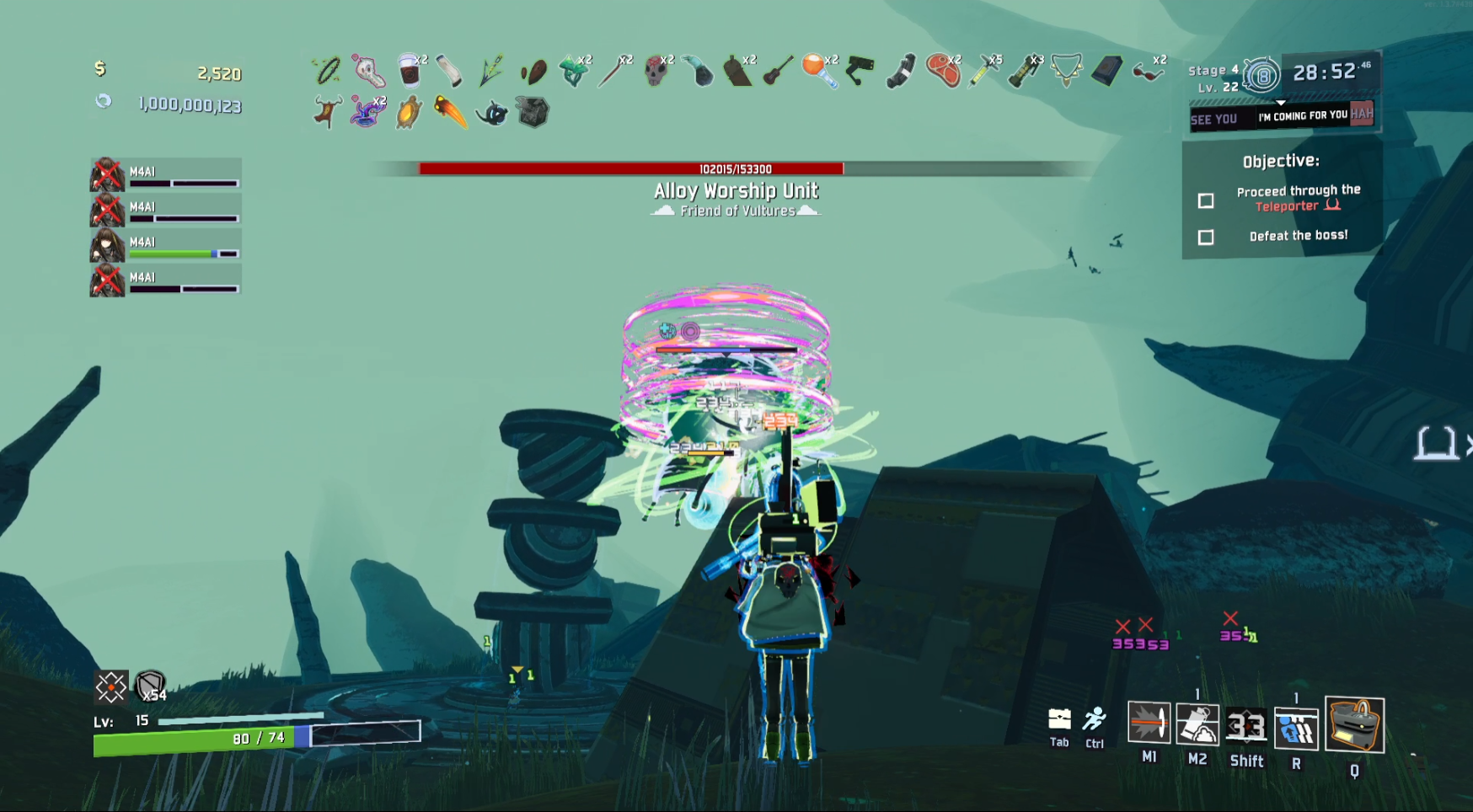Activate the M1 primary fire skill
The image size is (1473, 812).
1149,724
